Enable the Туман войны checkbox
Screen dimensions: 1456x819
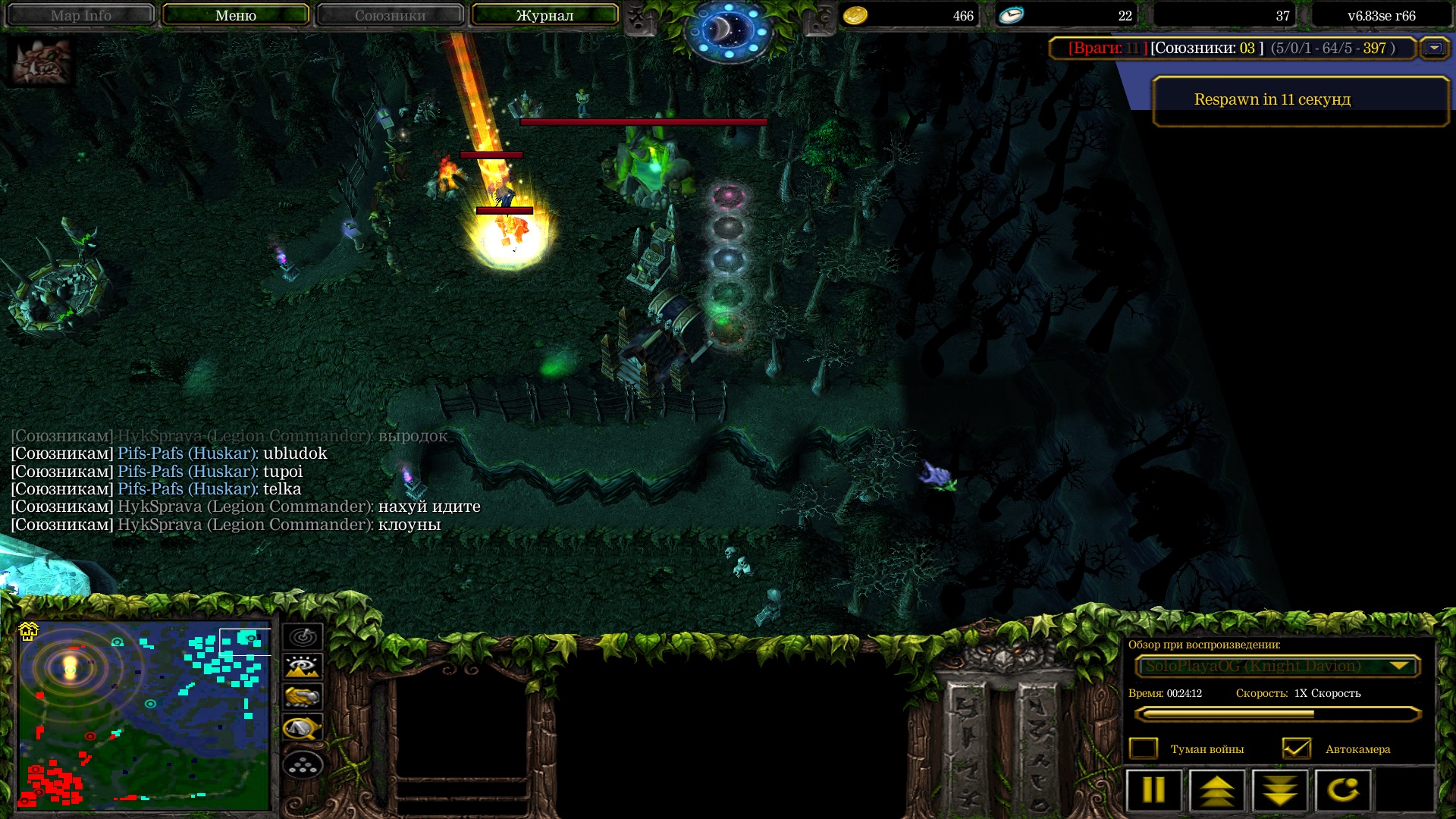(1144, 748)
